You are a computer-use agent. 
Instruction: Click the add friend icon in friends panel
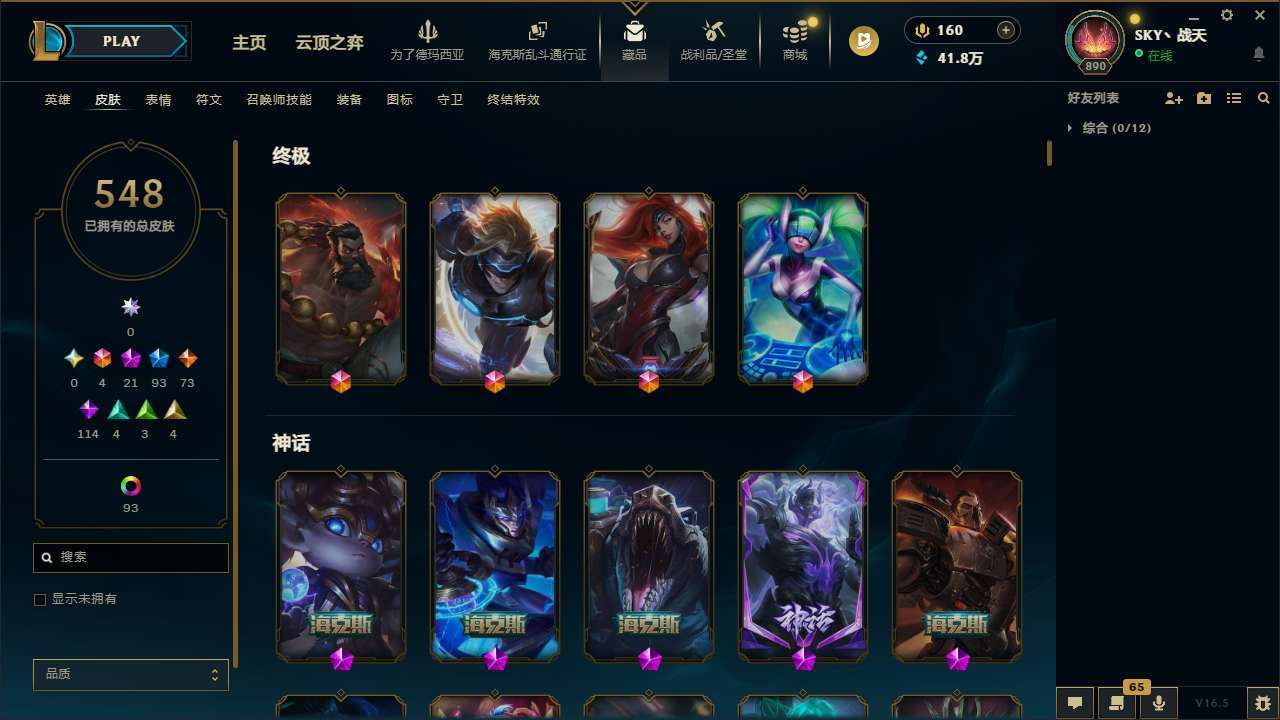pos(1174,98)
